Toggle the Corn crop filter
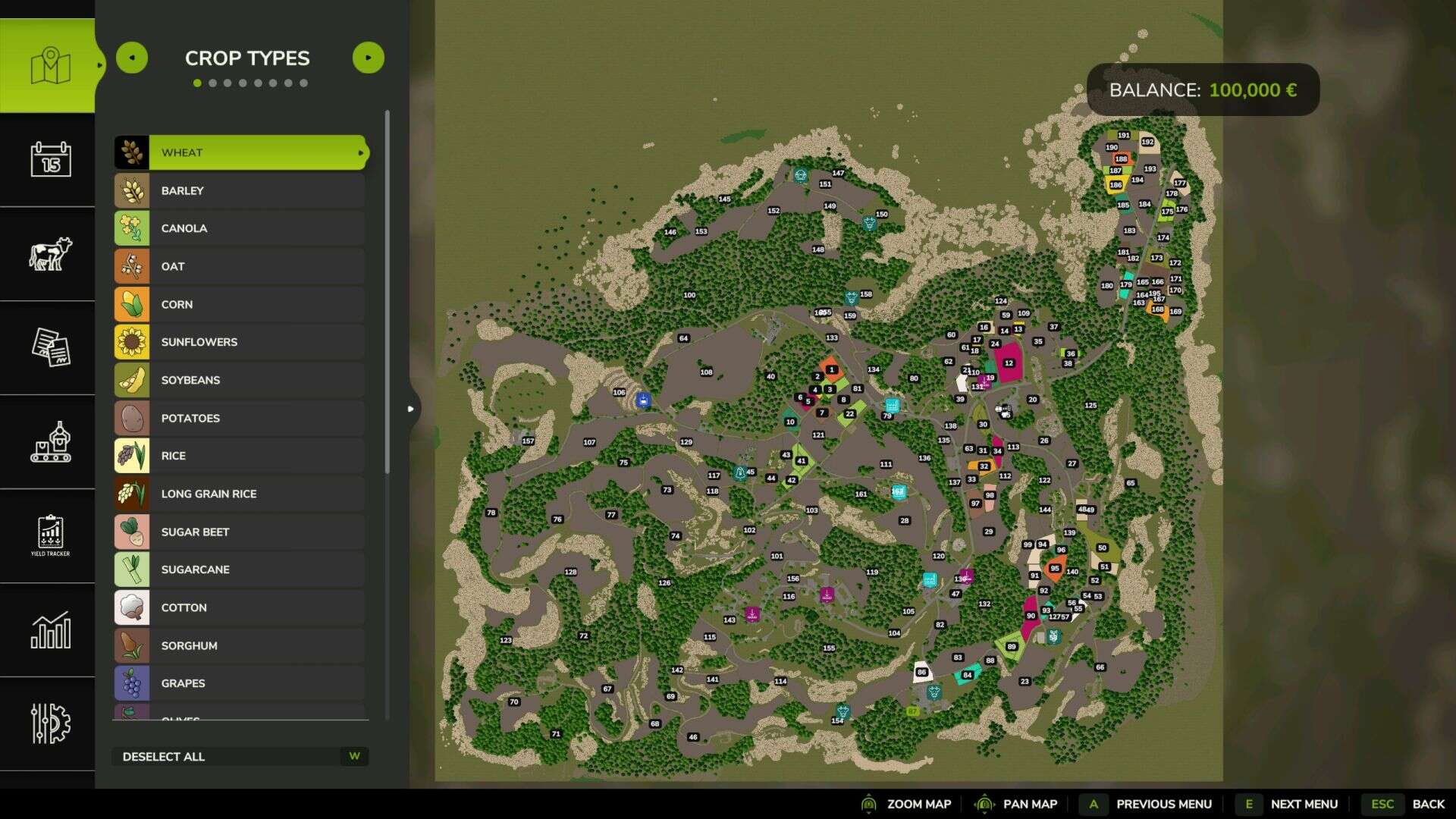1456x819 pixels. [x=240, y=304]
